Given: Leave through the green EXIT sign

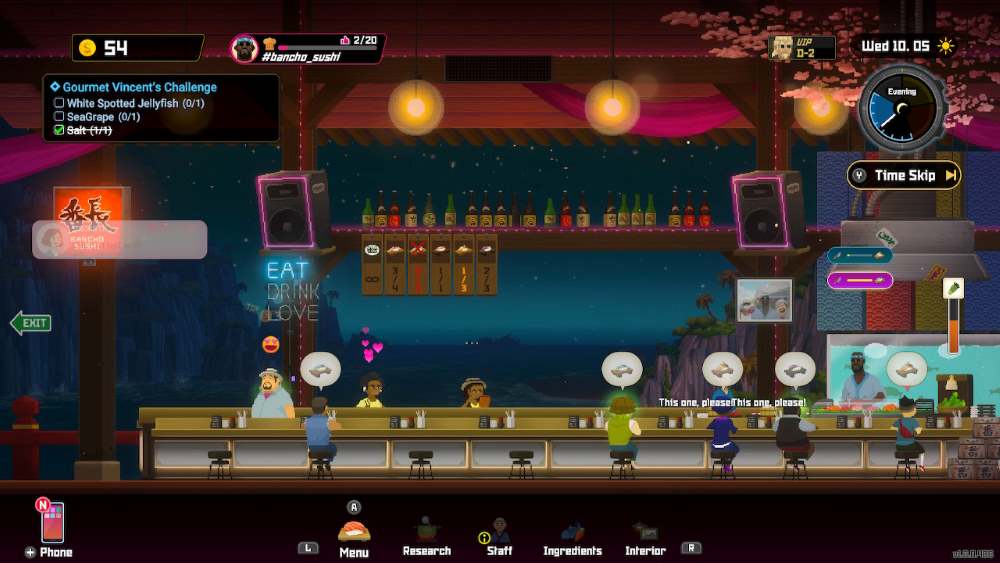Looking at the screenshot, I should point(31,323).
